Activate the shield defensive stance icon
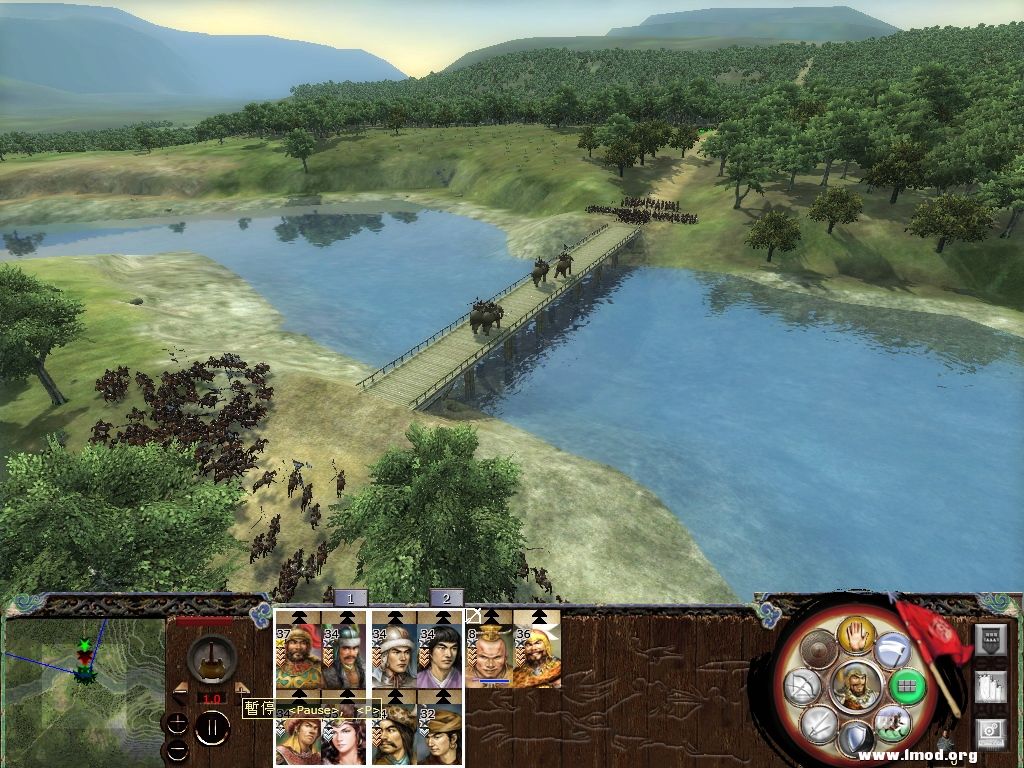The image size is (1024, 768). coord(855,738)
